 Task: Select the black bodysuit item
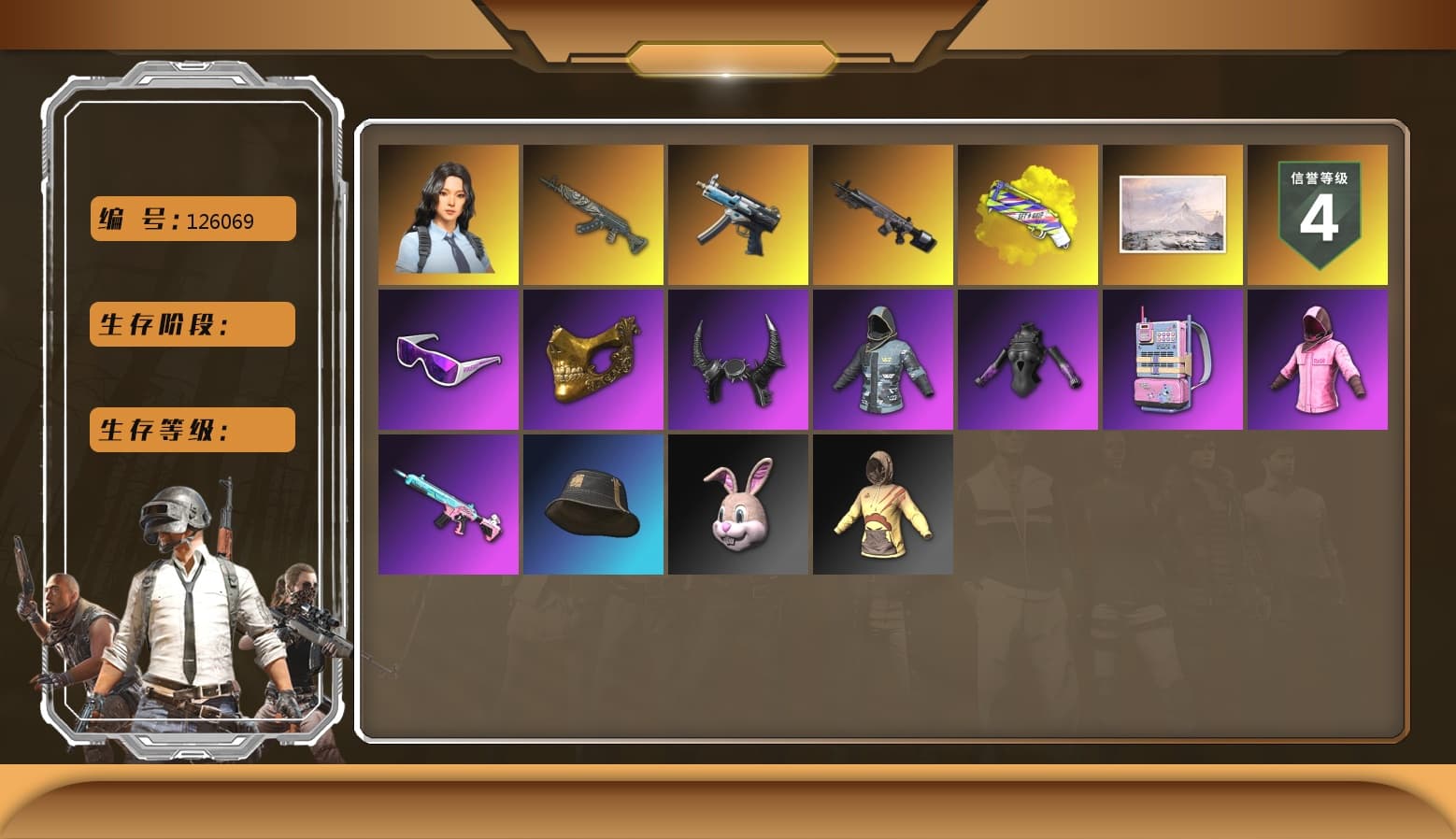1028,359
